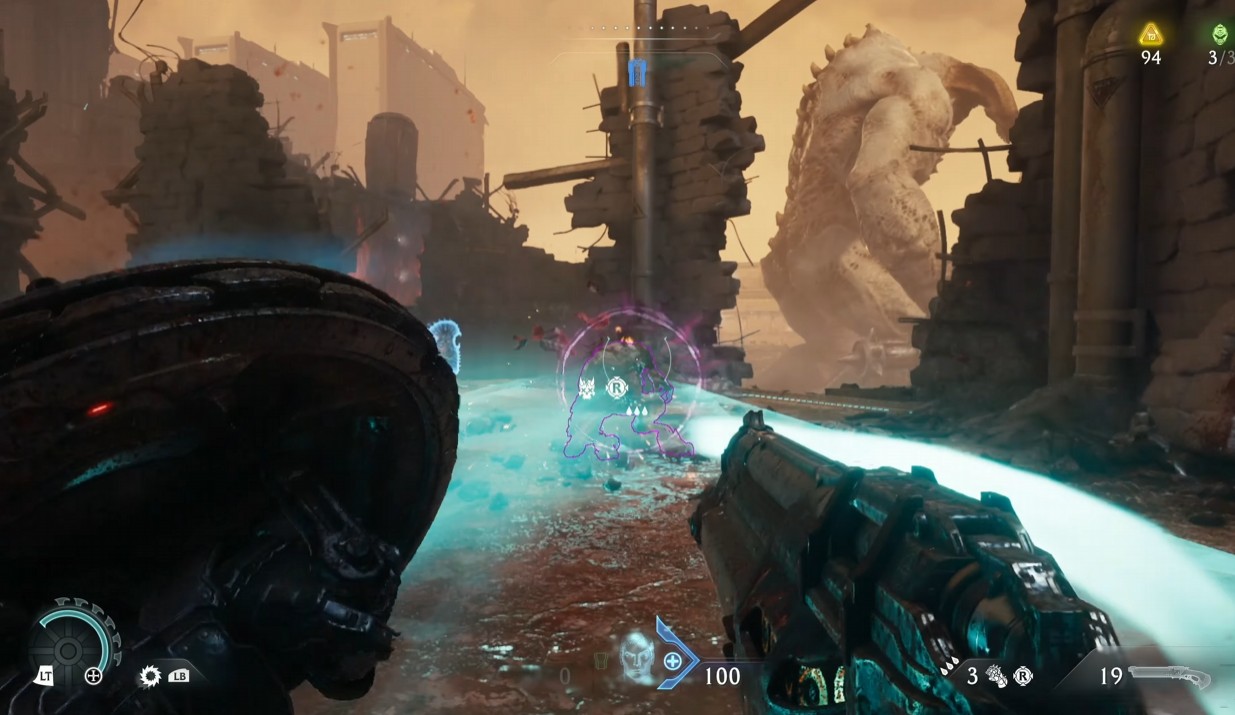Click the blue health cross icon
Screen dimensions: 1235x715
click(673, 661)
